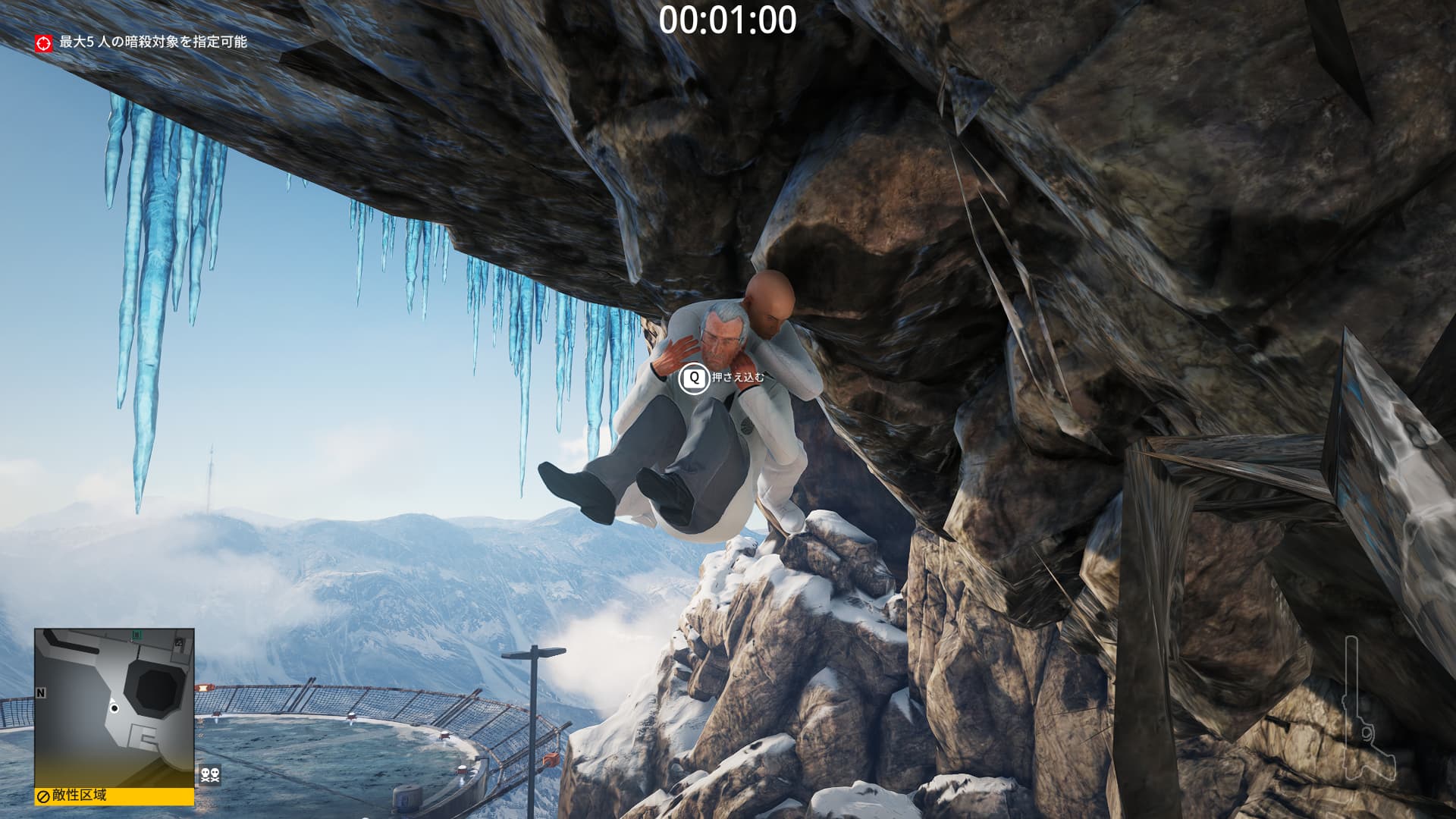The width and height of the screenshot is (1456, 819).
Task: Click the minimap in the corner
Action: tap(114, 708)
